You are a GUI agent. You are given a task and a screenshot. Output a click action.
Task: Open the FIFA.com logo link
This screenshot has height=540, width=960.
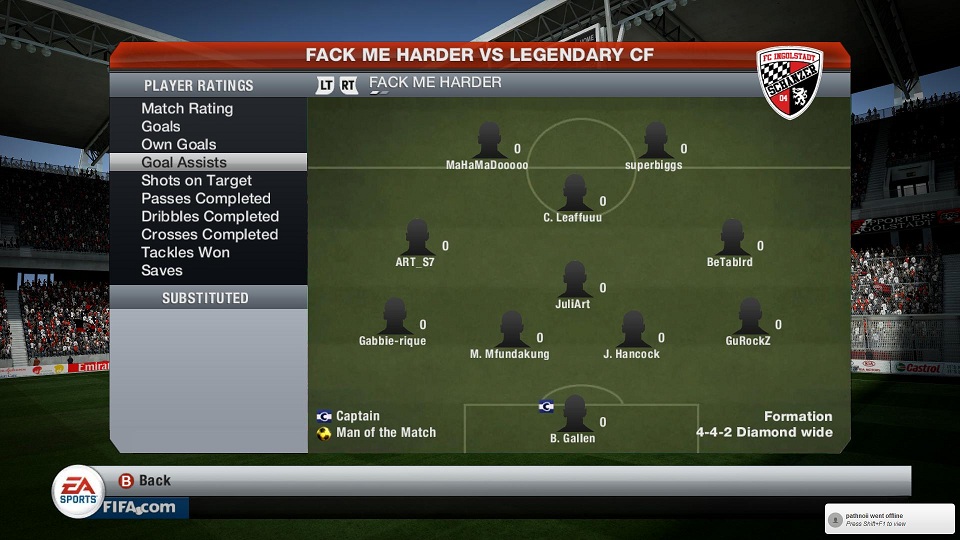click(139, 507)
